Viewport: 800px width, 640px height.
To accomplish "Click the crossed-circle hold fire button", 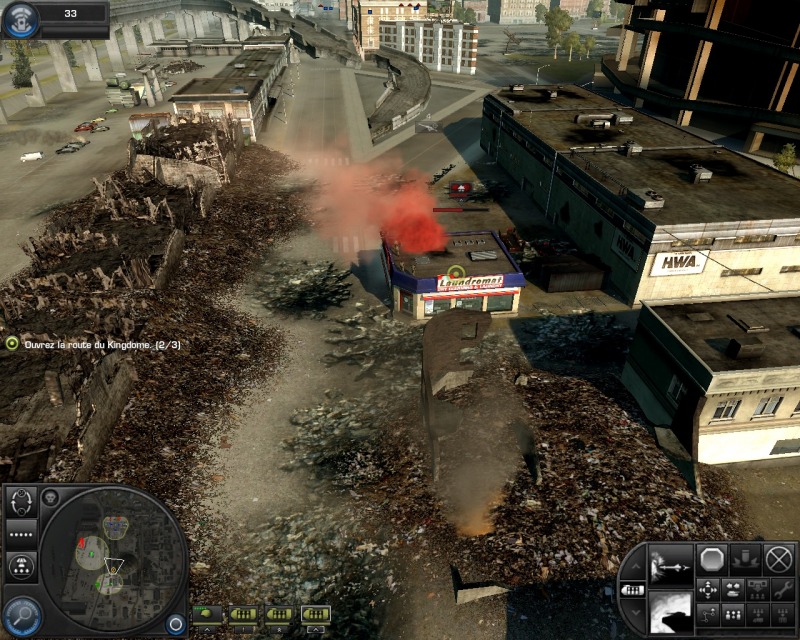I will 778,558.
